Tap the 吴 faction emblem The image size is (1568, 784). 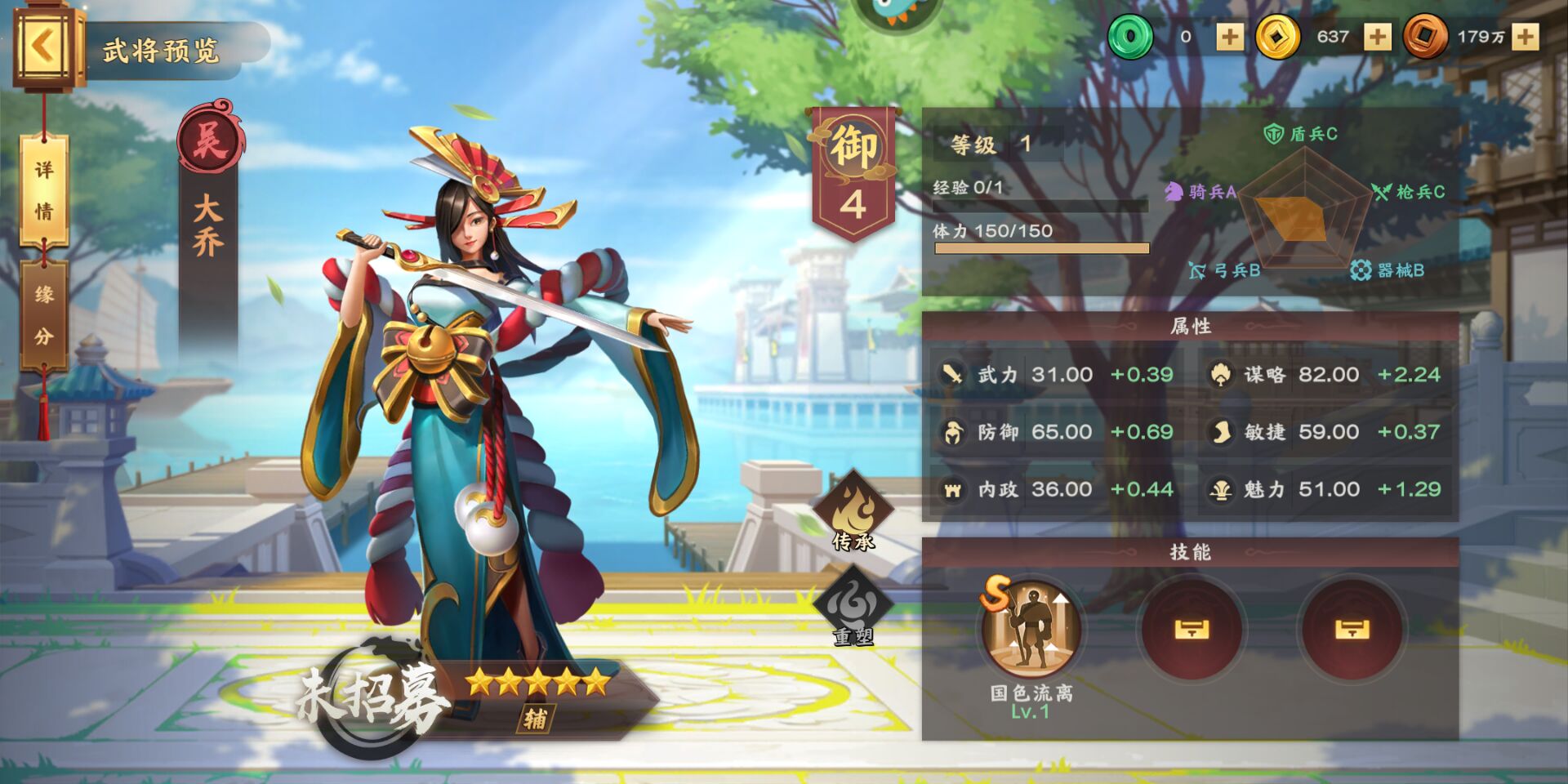pos(210,140)
